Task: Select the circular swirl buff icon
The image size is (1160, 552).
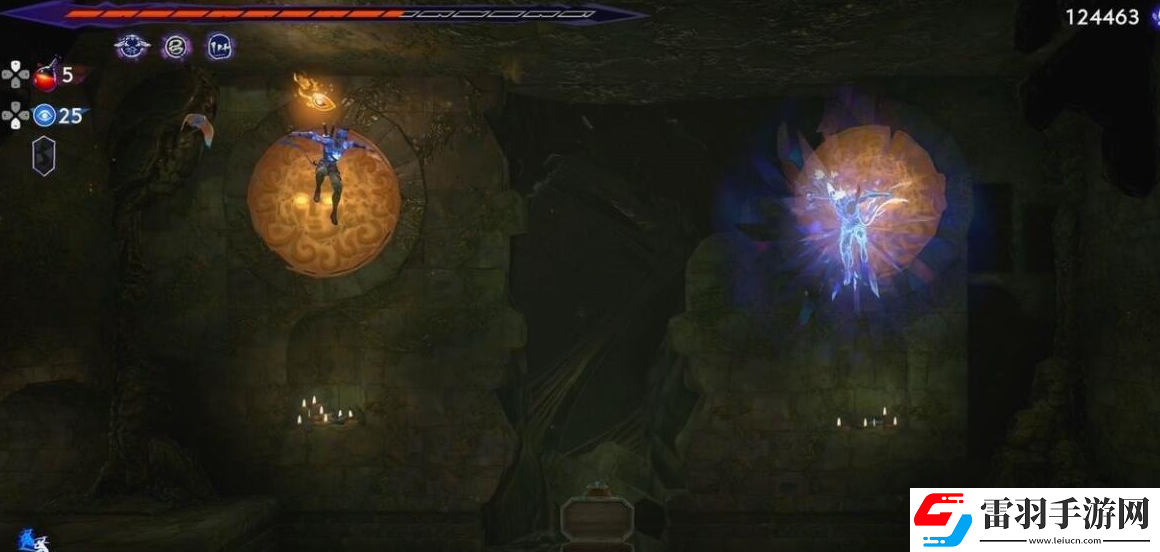Action: (x=176, y=45)
